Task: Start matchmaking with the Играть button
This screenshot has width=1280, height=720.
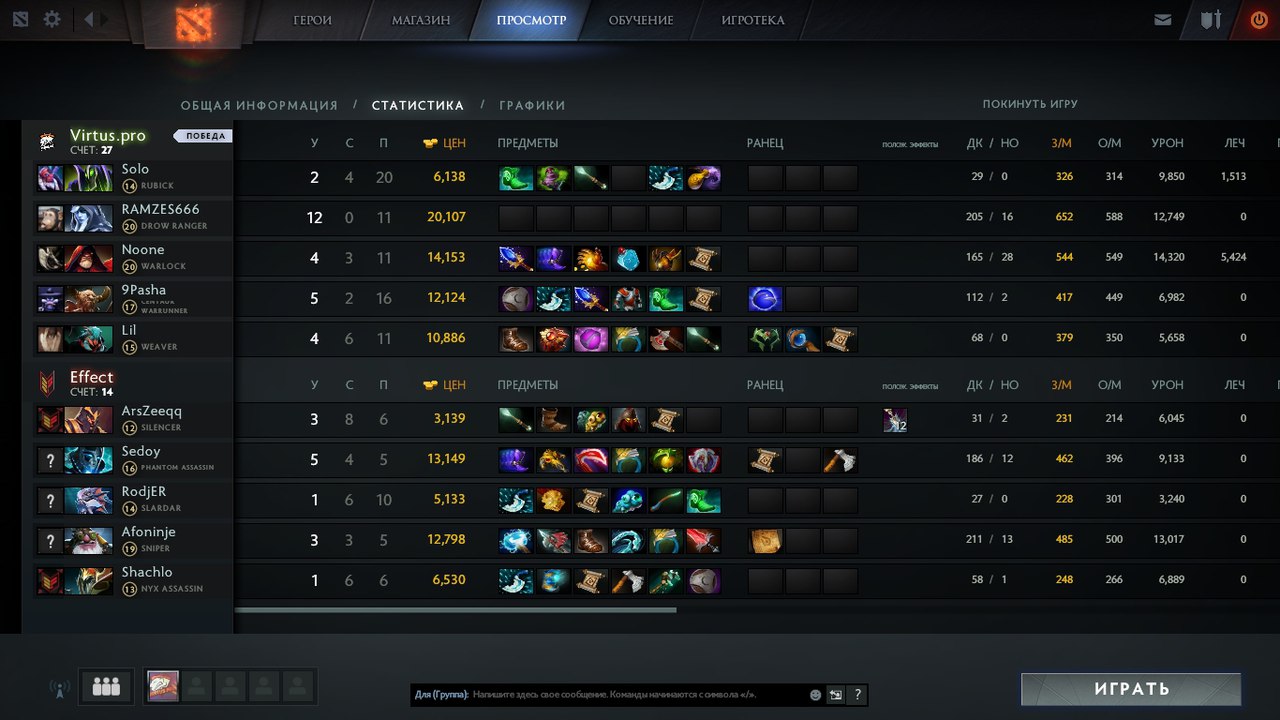Action: pyautogui.click(x=1131, y=689)
